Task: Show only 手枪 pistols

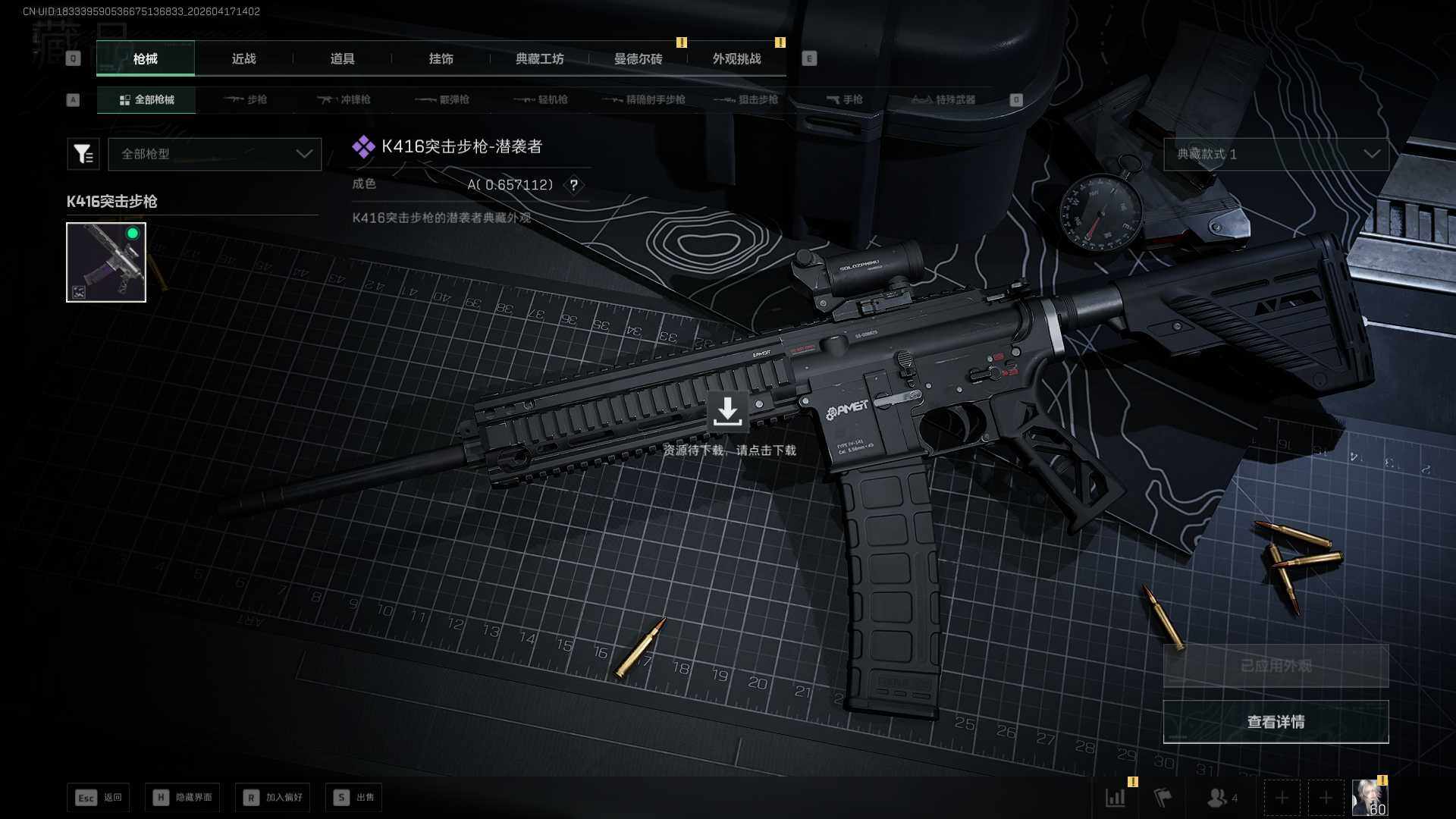Action: [x=845, y=99]
